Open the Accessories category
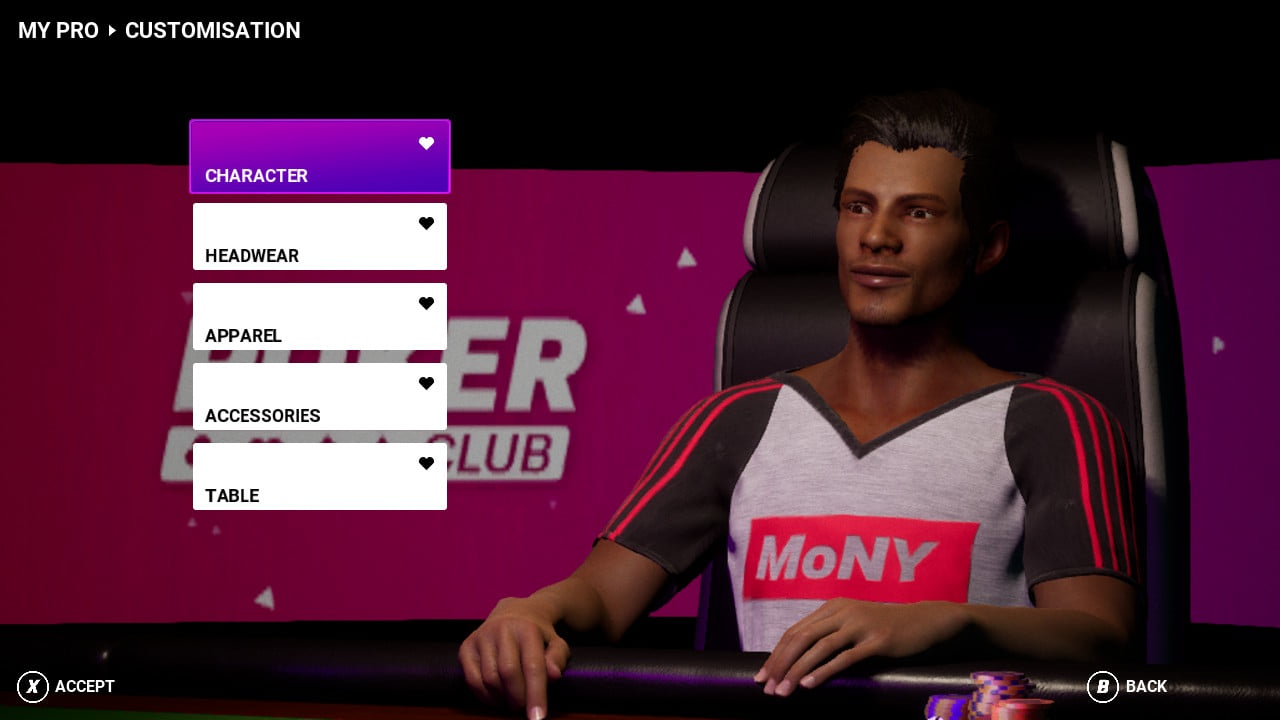Screen dimensions: 1280x720 pos(319,397)
